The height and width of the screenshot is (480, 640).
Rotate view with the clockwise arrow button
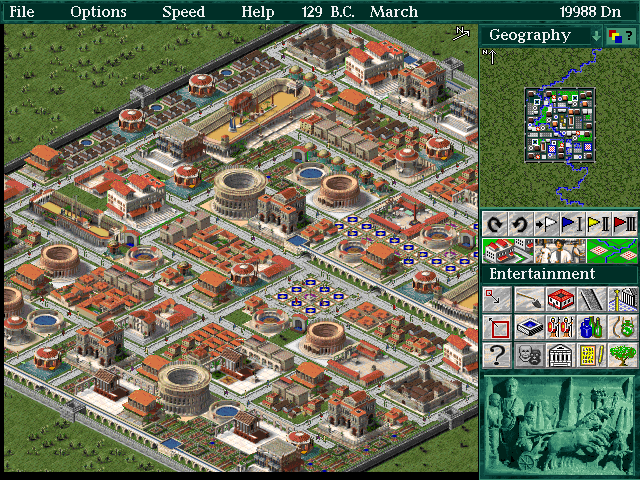(x=494, y=223)
